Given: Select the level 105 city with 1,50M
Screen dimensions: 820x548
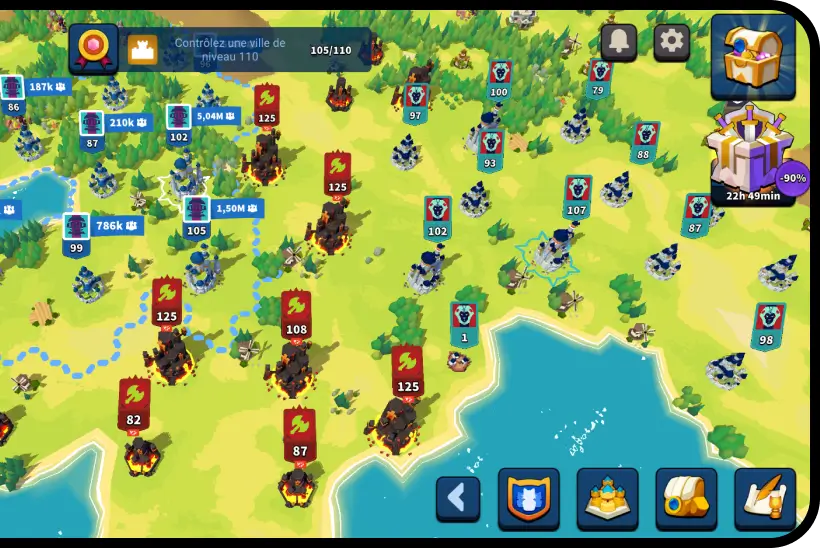Looking at the screenshot, I should coord(197,216).
